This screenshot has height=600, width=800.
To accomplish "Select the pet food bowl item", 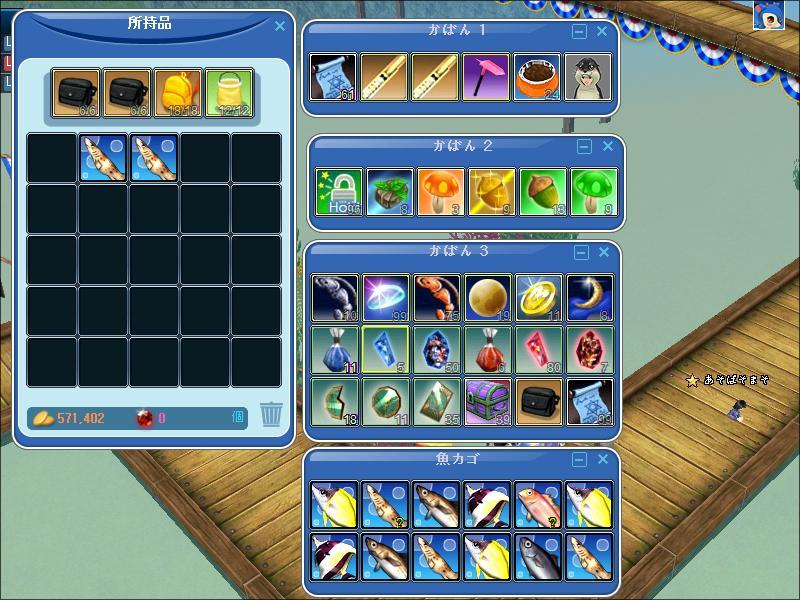I will coord(538,77).
